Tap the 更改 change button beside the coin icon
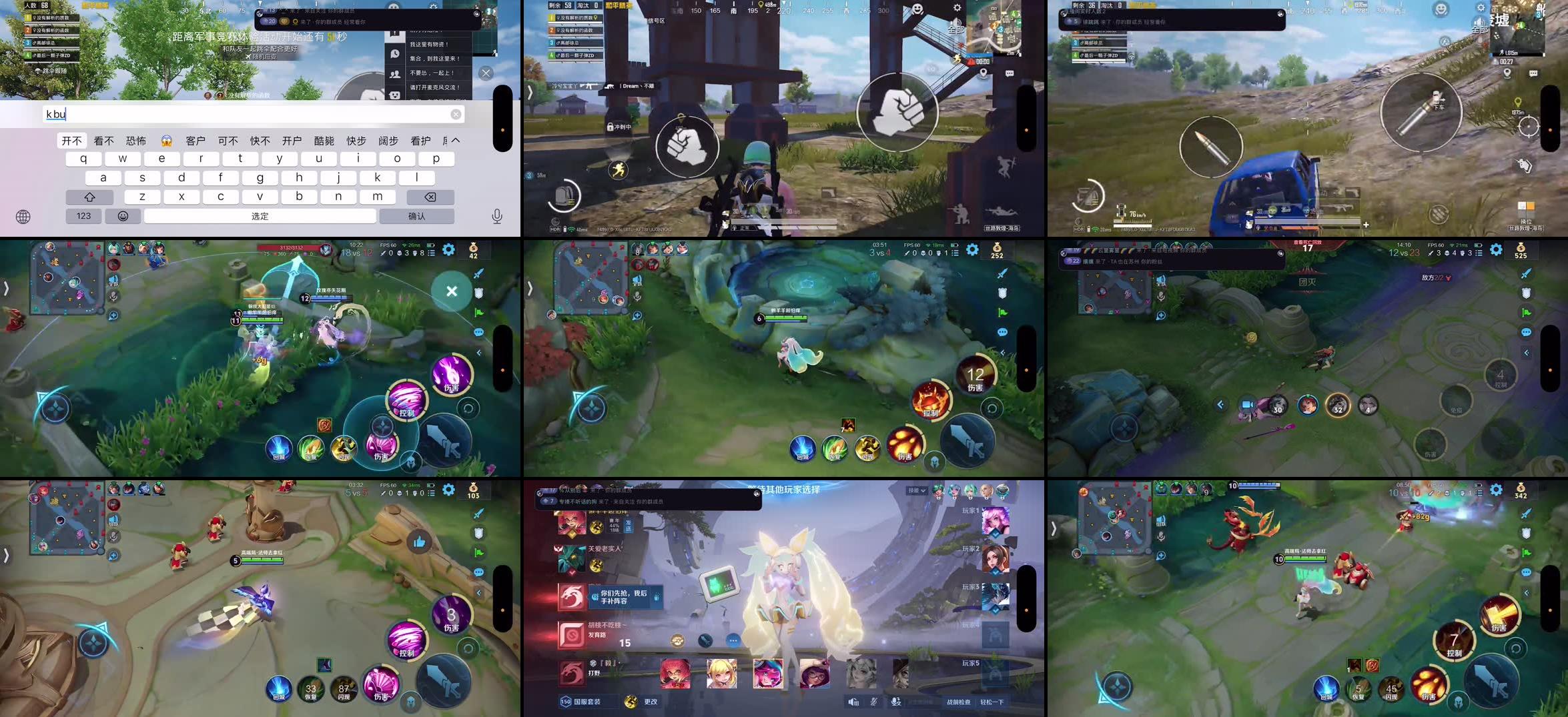The height and width of the screenshot is (717, 1568). point(650,702)
